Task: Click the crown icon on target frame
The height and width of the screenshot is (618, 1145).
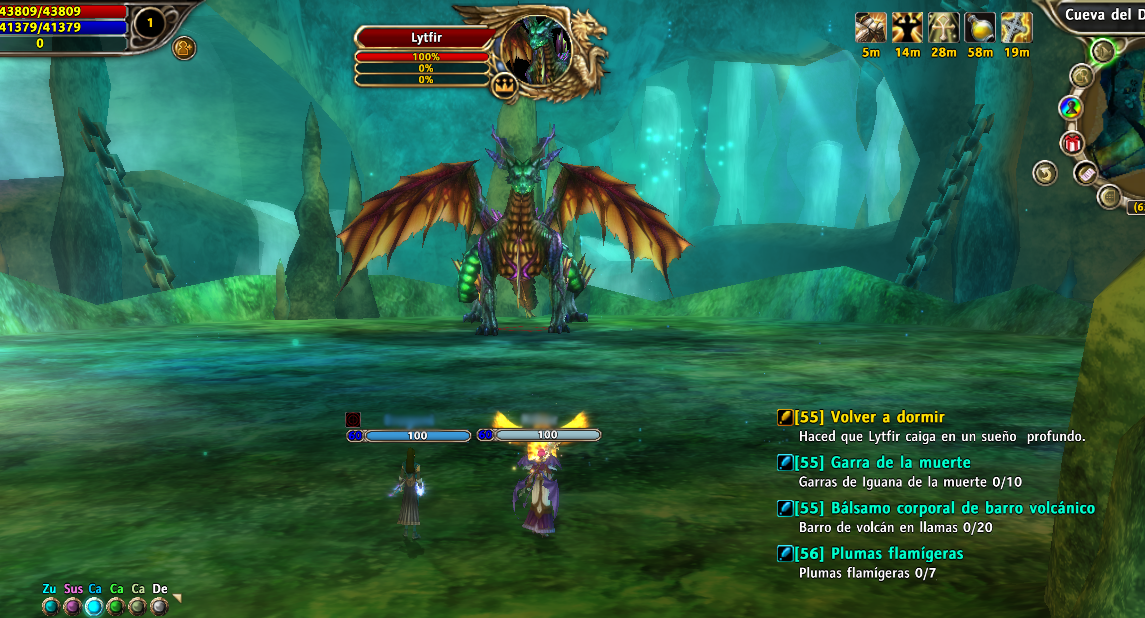Action: tap(503, 86)
